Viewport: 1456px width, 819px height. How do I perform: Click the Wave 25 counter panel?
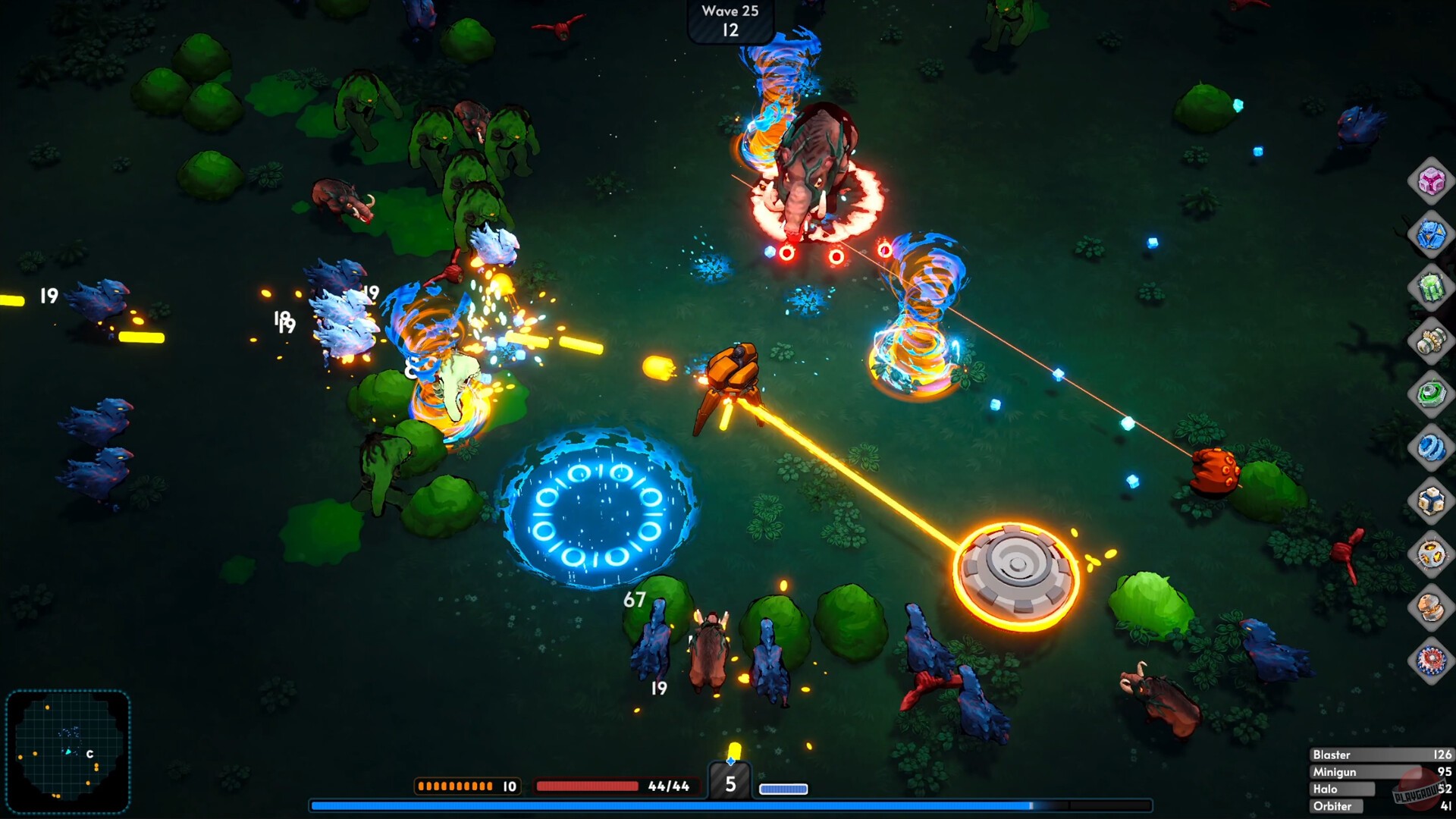point(730,20)
